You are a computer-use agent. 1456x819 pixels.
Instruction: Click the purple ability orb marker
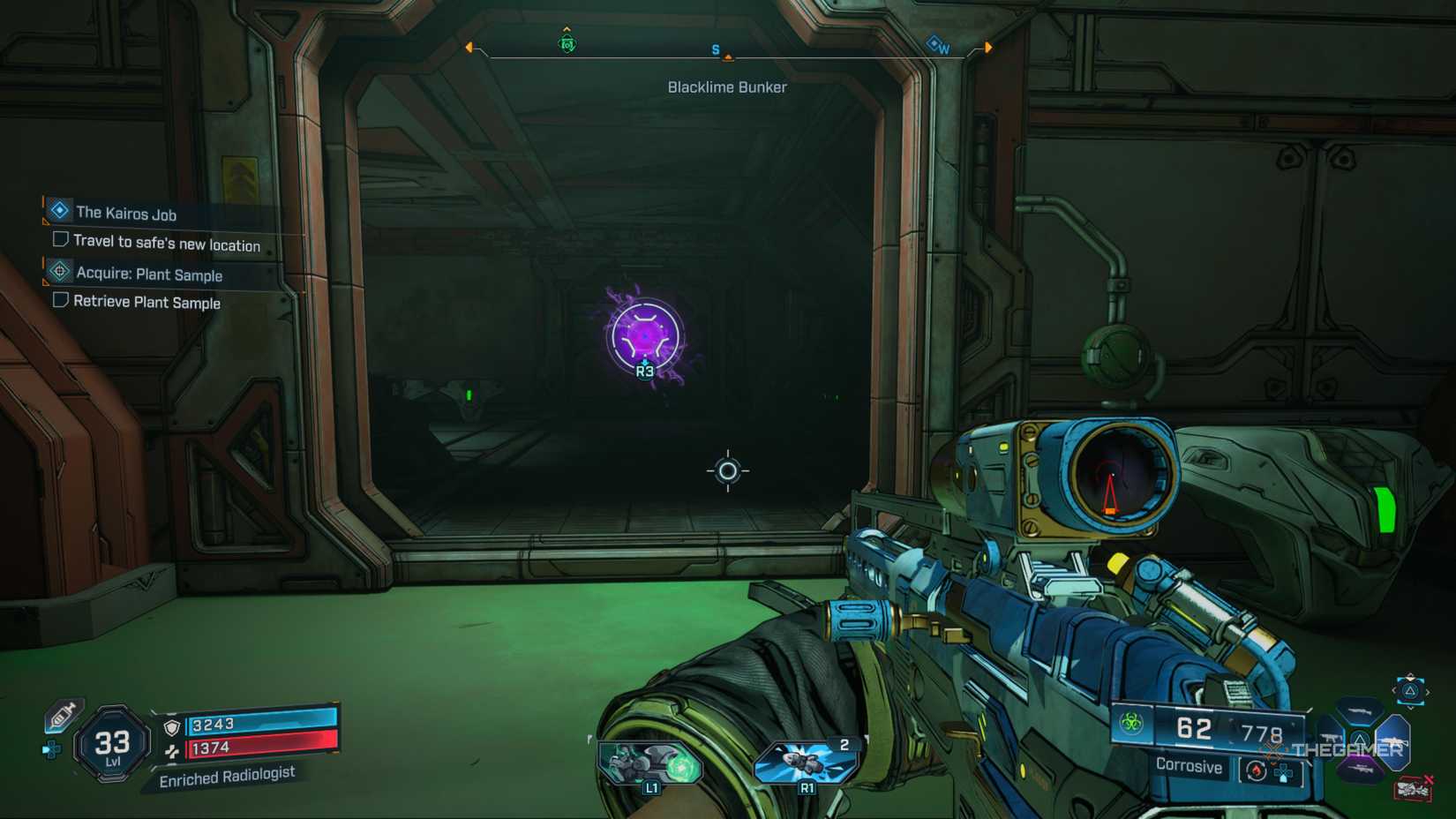pyautogui.click(x=645, y=336)
